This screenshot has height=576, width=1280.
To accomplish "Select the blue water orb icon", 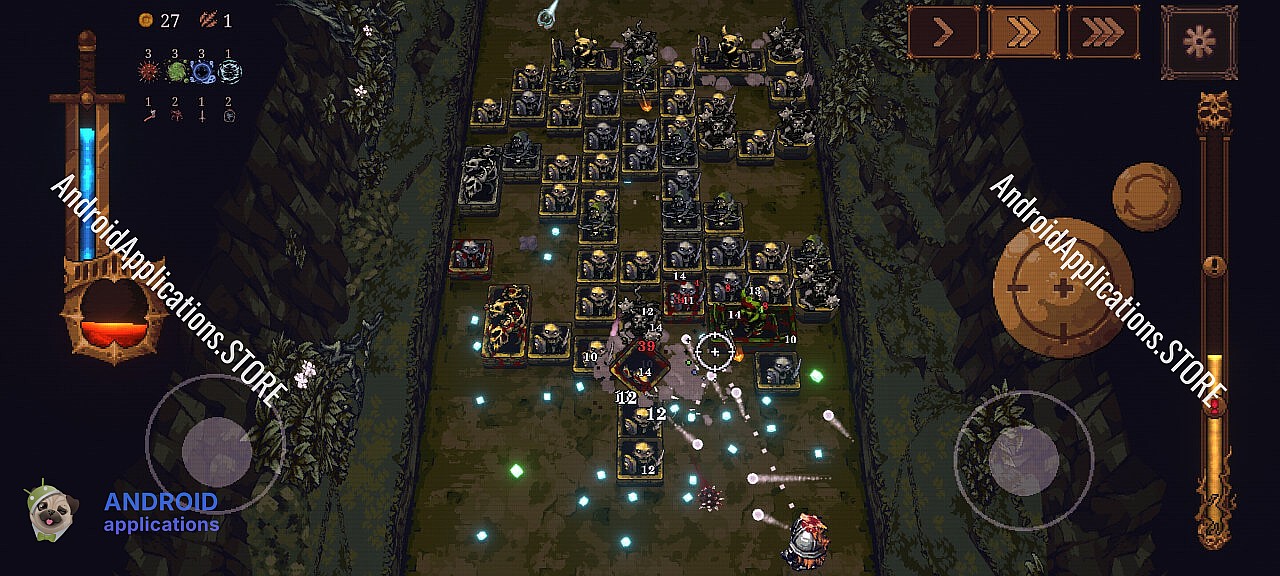I will coord(203,72).
